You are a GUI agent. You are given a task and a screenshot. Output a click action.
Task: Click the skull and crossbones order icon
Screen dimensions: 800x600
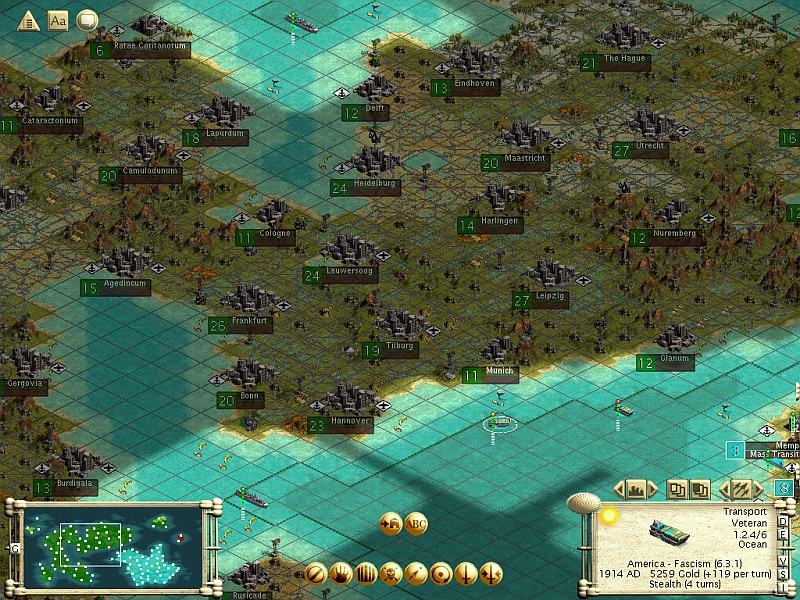(x=391, y=574)
